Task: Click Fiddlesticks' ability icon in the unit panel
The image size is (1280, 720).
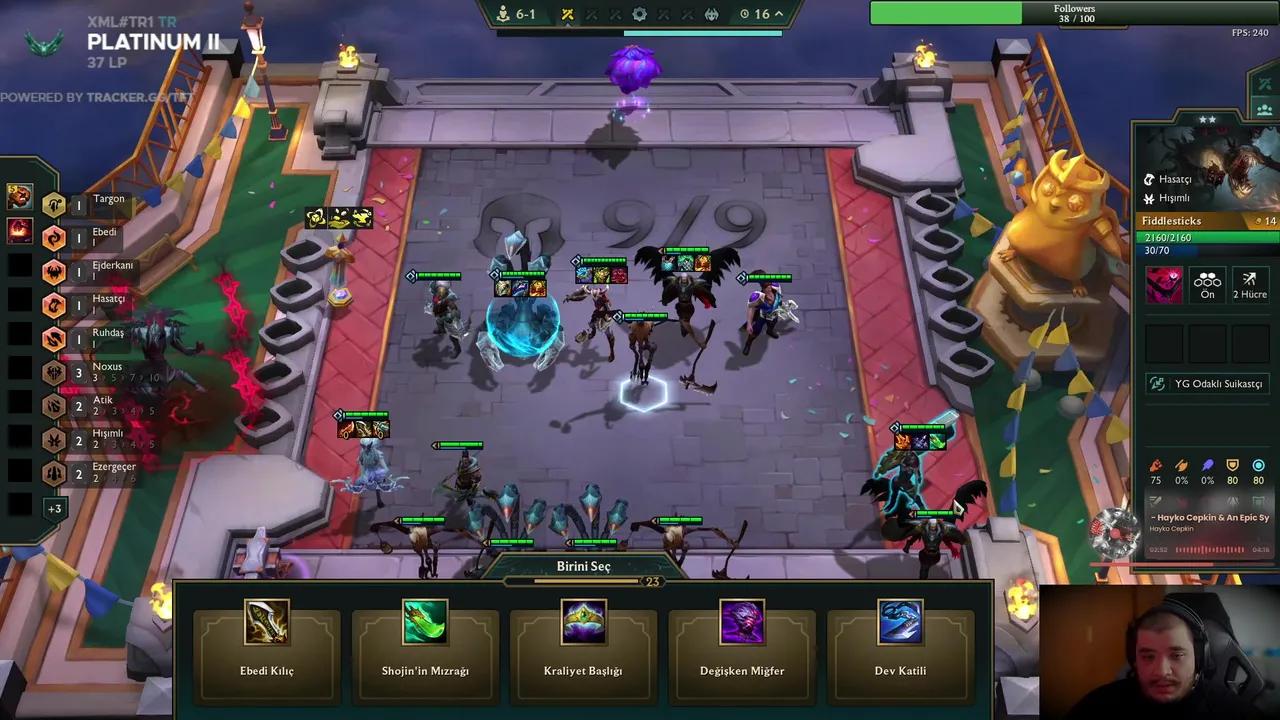Action: coord(1164,284)
